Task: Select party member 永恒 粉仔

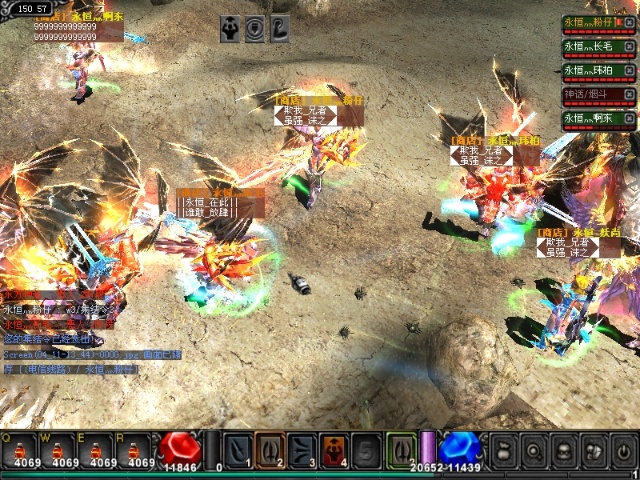Action: [x=590, y=22]
